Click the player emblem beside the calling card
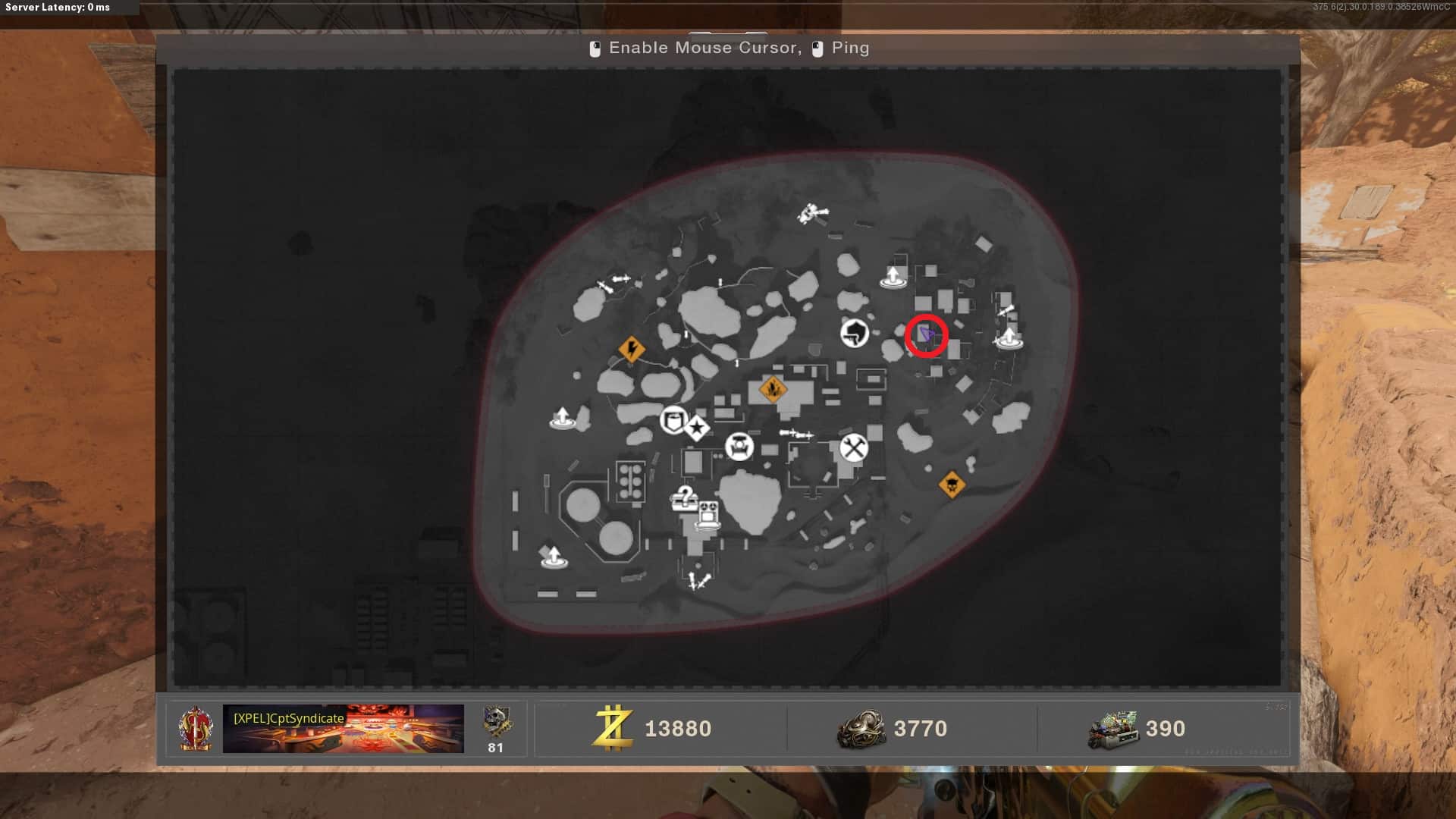Screen dimensions: 1456x819 [196, 728]
